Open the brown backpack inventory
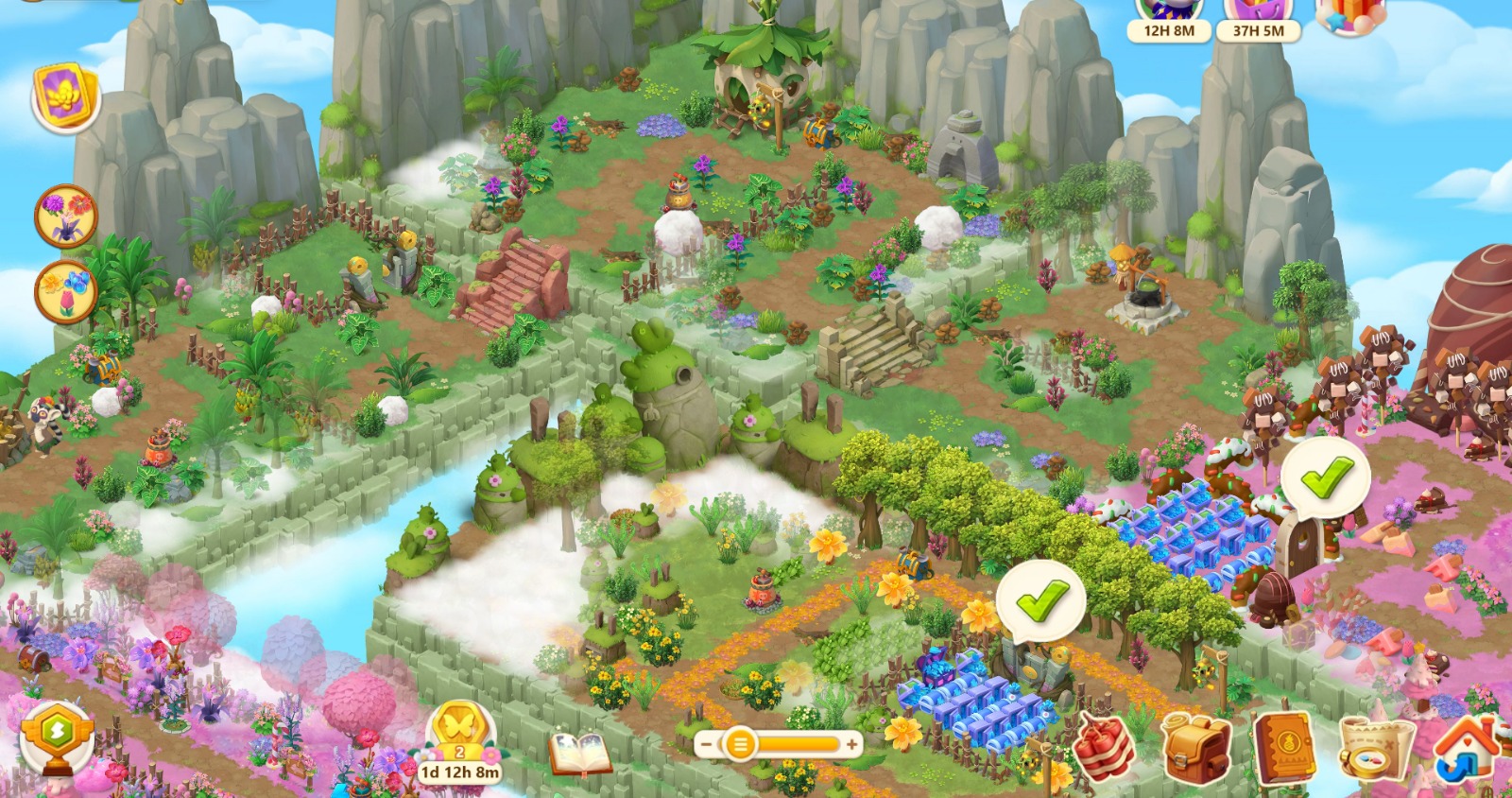1512x798 pixels. 1196,747
